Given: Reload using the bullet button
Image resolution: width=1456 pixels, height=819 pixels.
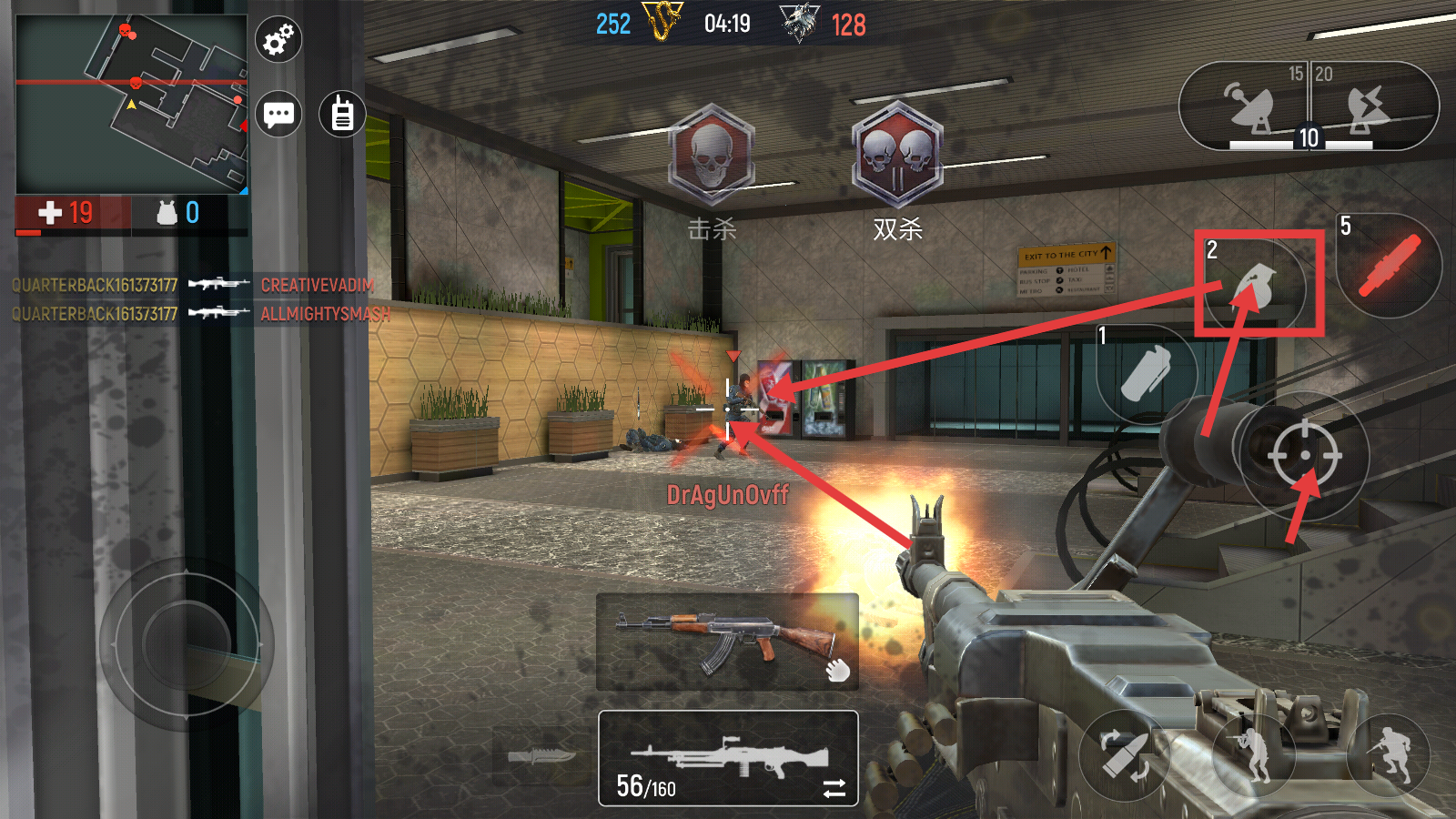Looking at the screenshot, I should click(1125, 755).
